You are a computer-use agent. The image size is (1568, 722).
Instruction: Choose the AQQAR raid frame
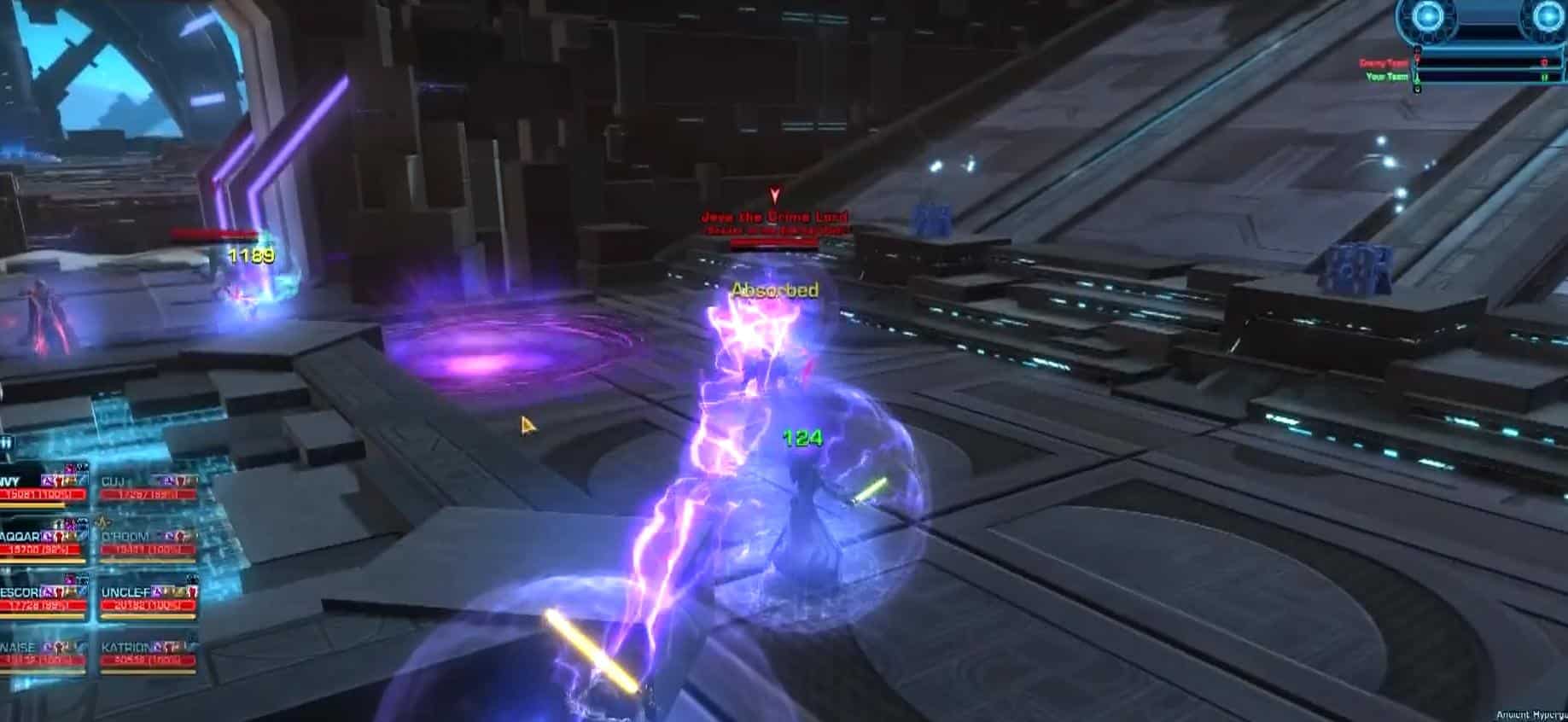point(43,544)
